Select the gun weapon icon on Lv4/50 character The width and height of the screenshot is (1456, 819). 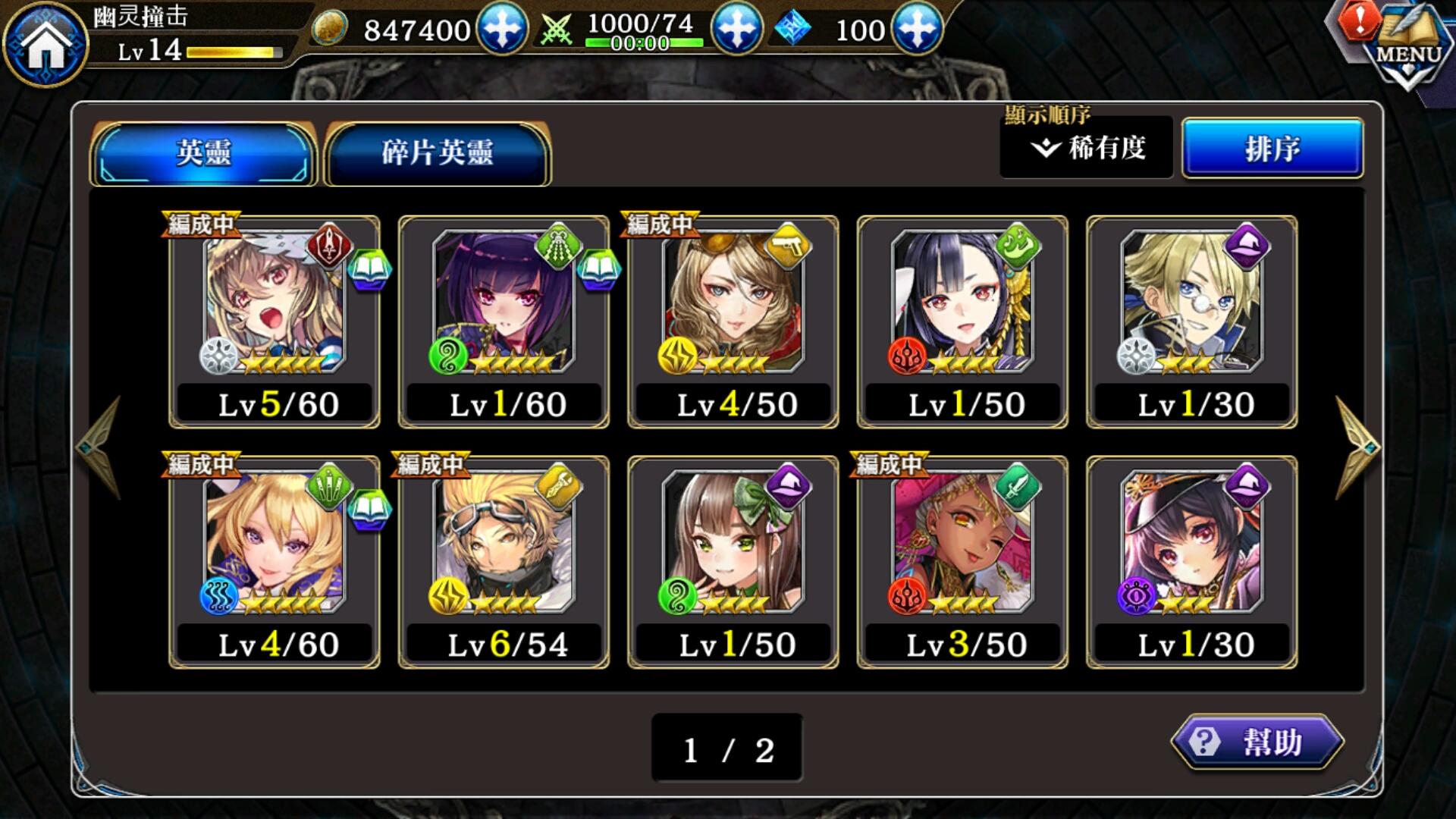point(789,244)
